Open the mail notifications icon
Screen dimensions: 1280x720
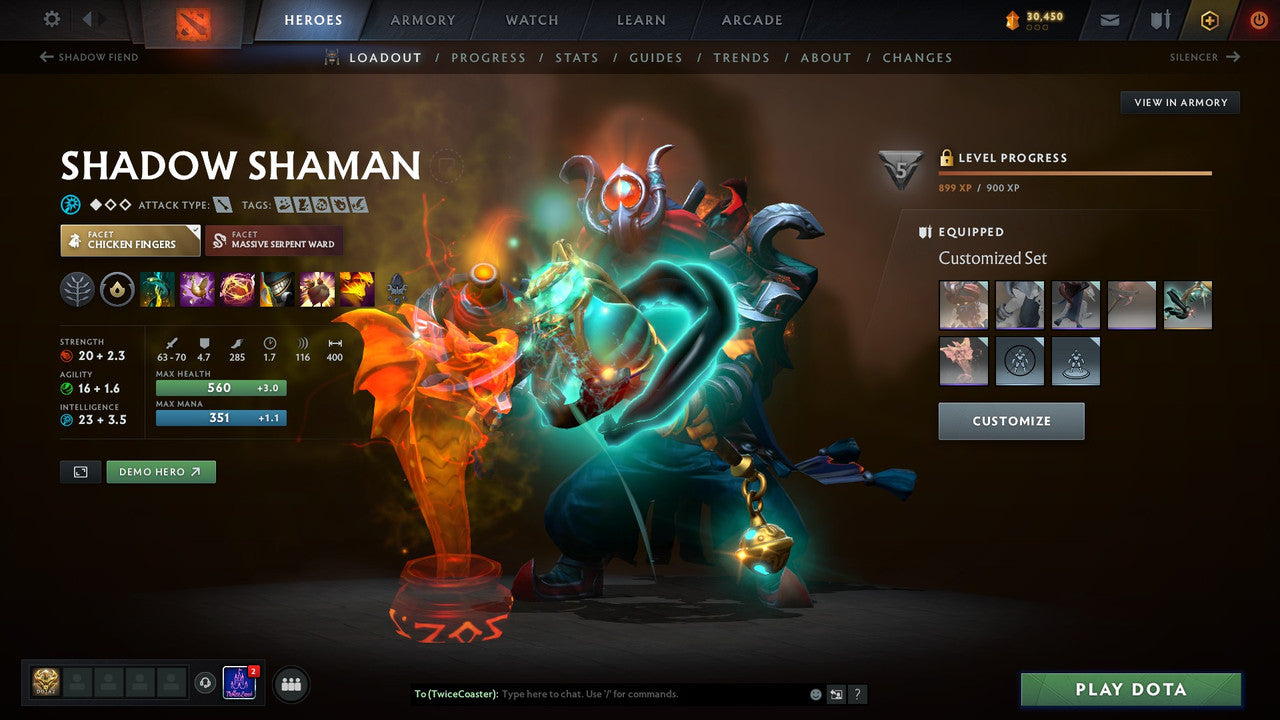[1109, 19]
